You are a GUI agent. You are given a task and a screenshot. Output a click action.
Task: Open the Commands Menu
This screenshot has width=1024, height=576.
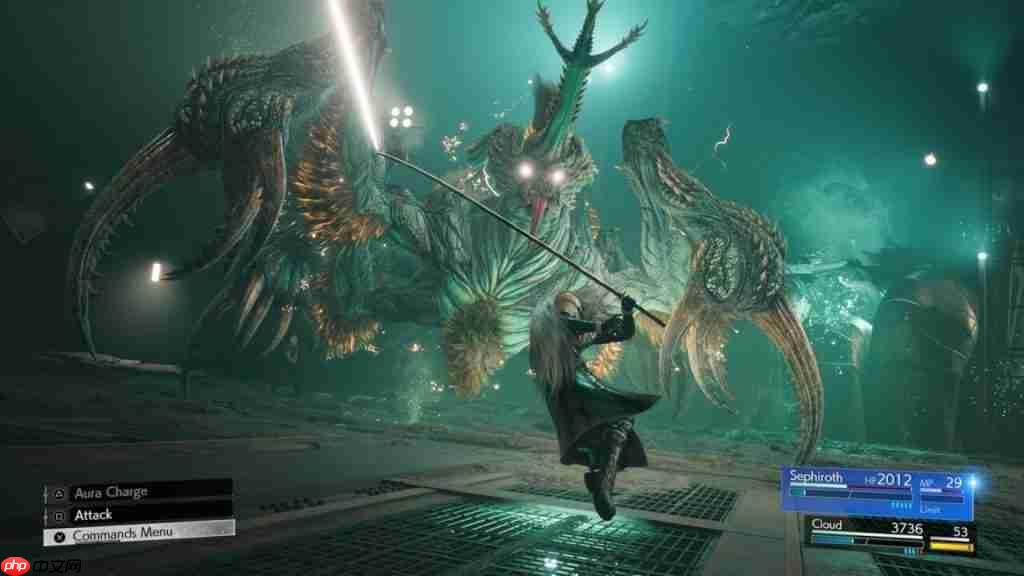point(138,534)
